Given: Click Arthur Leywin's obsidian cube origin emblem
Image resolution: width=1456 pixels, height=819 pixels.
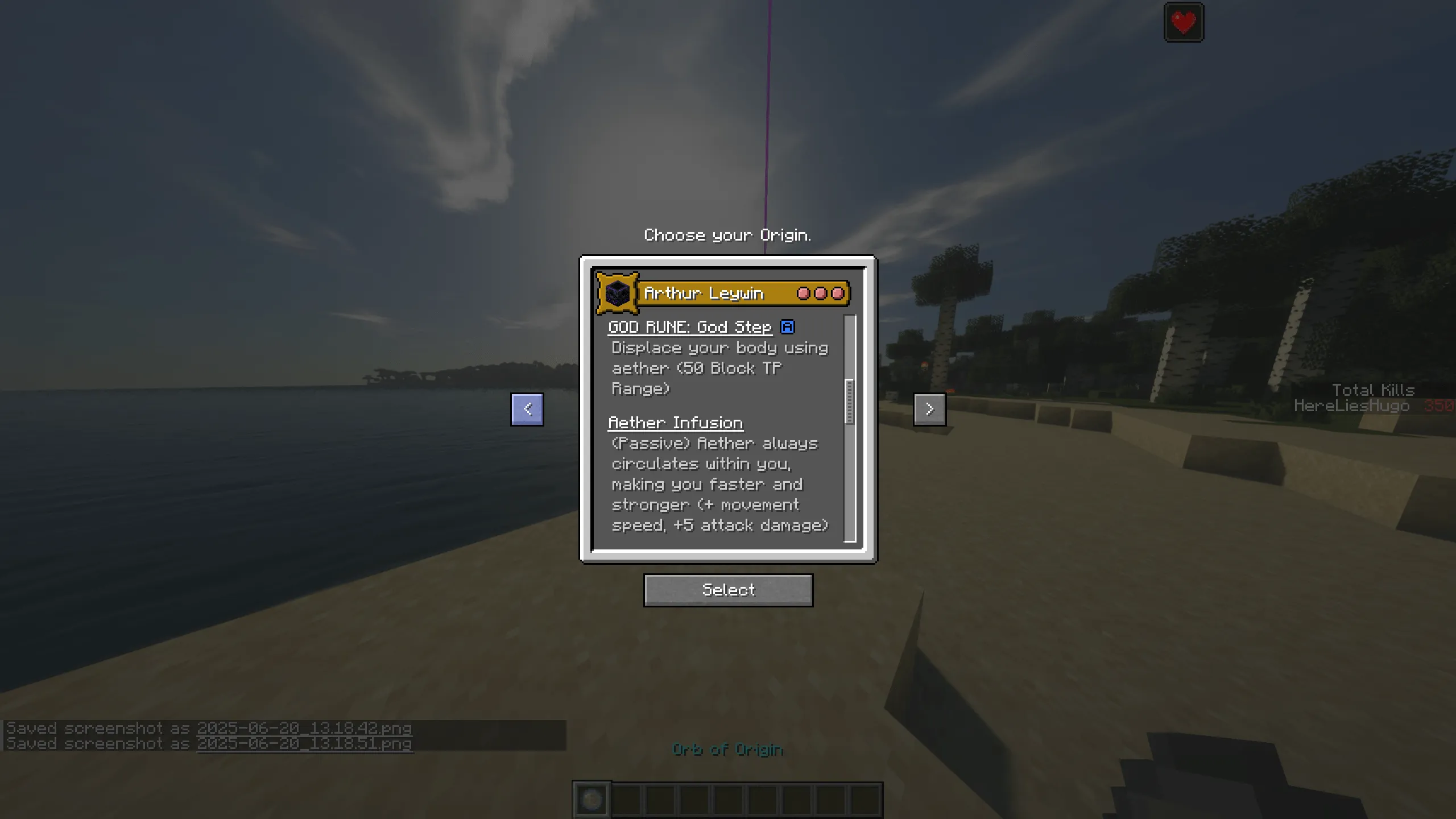Looking at the screenshot, I should [618, 293].
